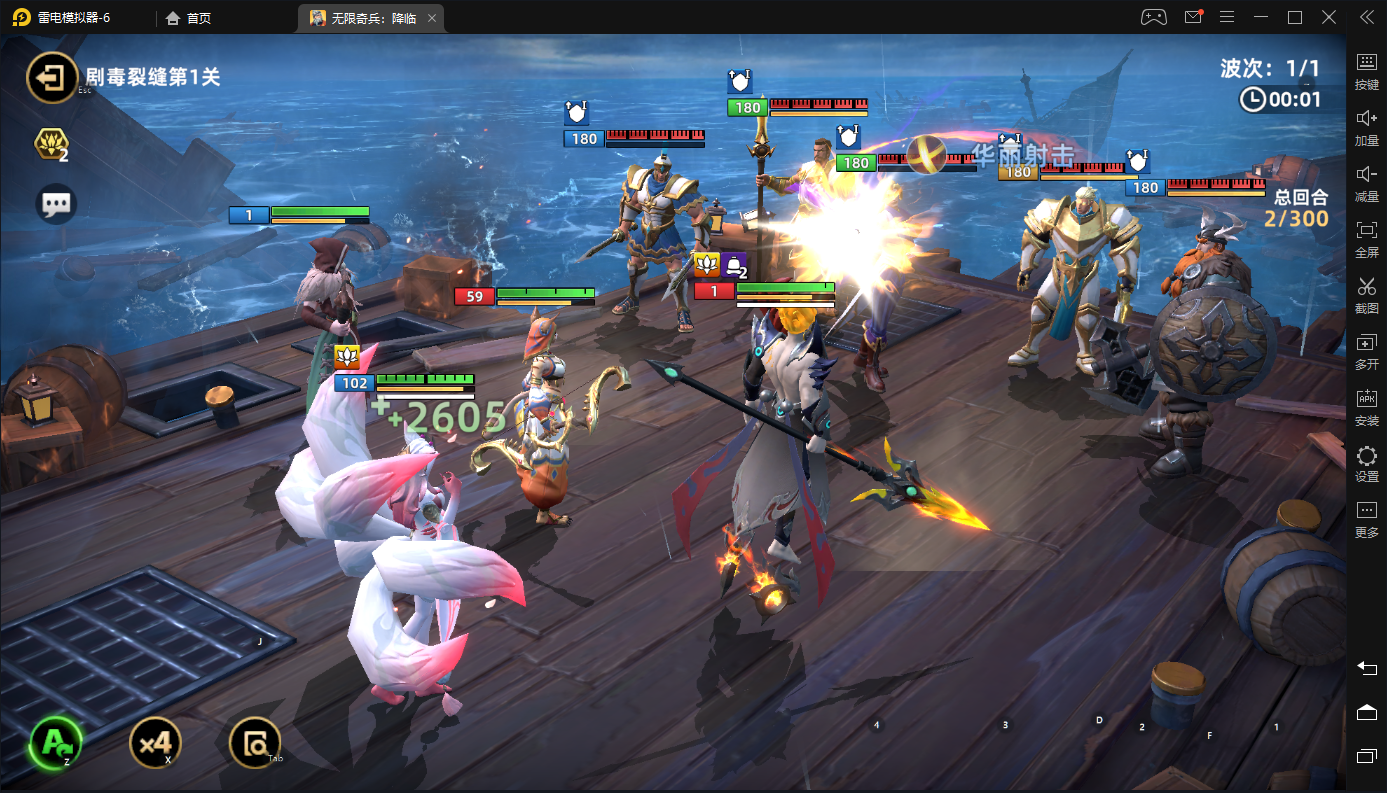The image size is (1387, 793).
Task: Install an APK from the sidebar
Action: 1366,405
